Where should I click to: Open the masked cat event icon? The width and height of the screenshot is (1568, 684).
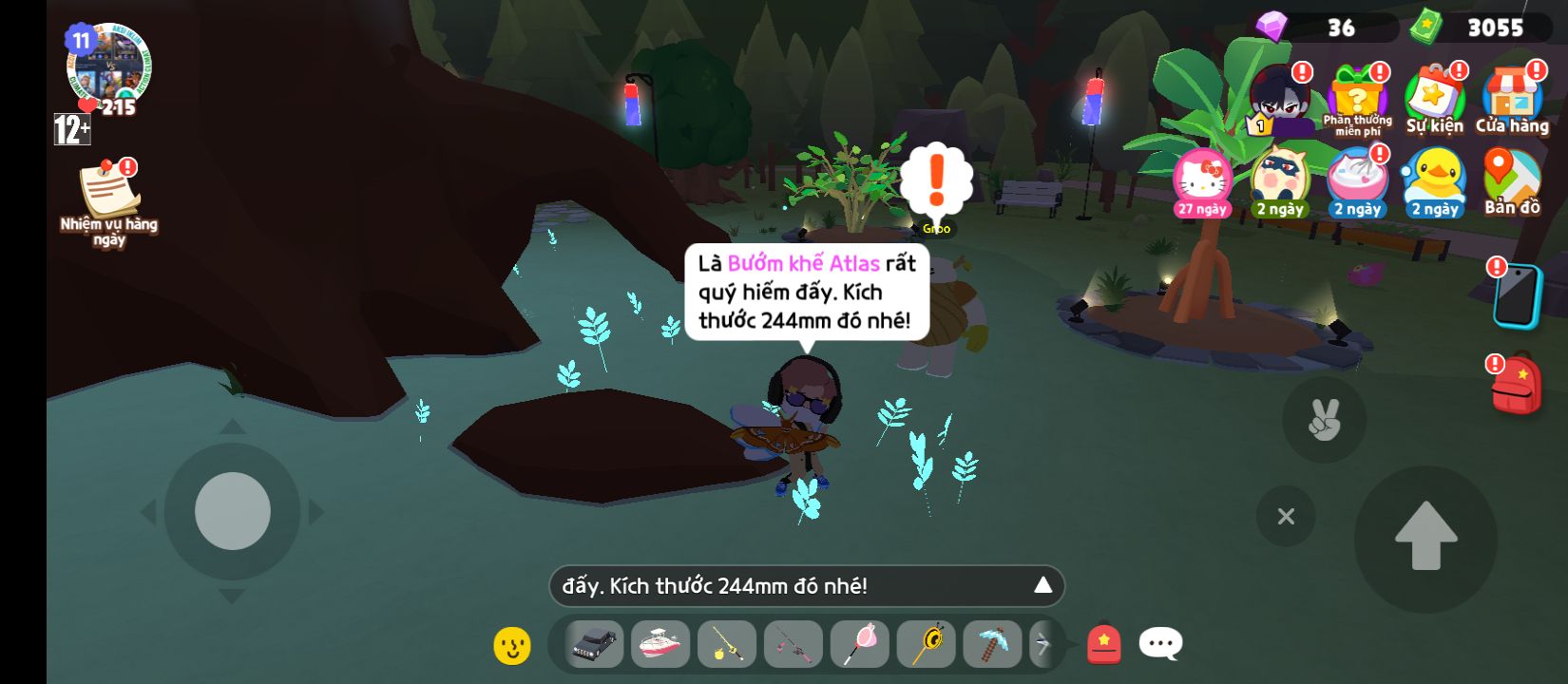1279,180
